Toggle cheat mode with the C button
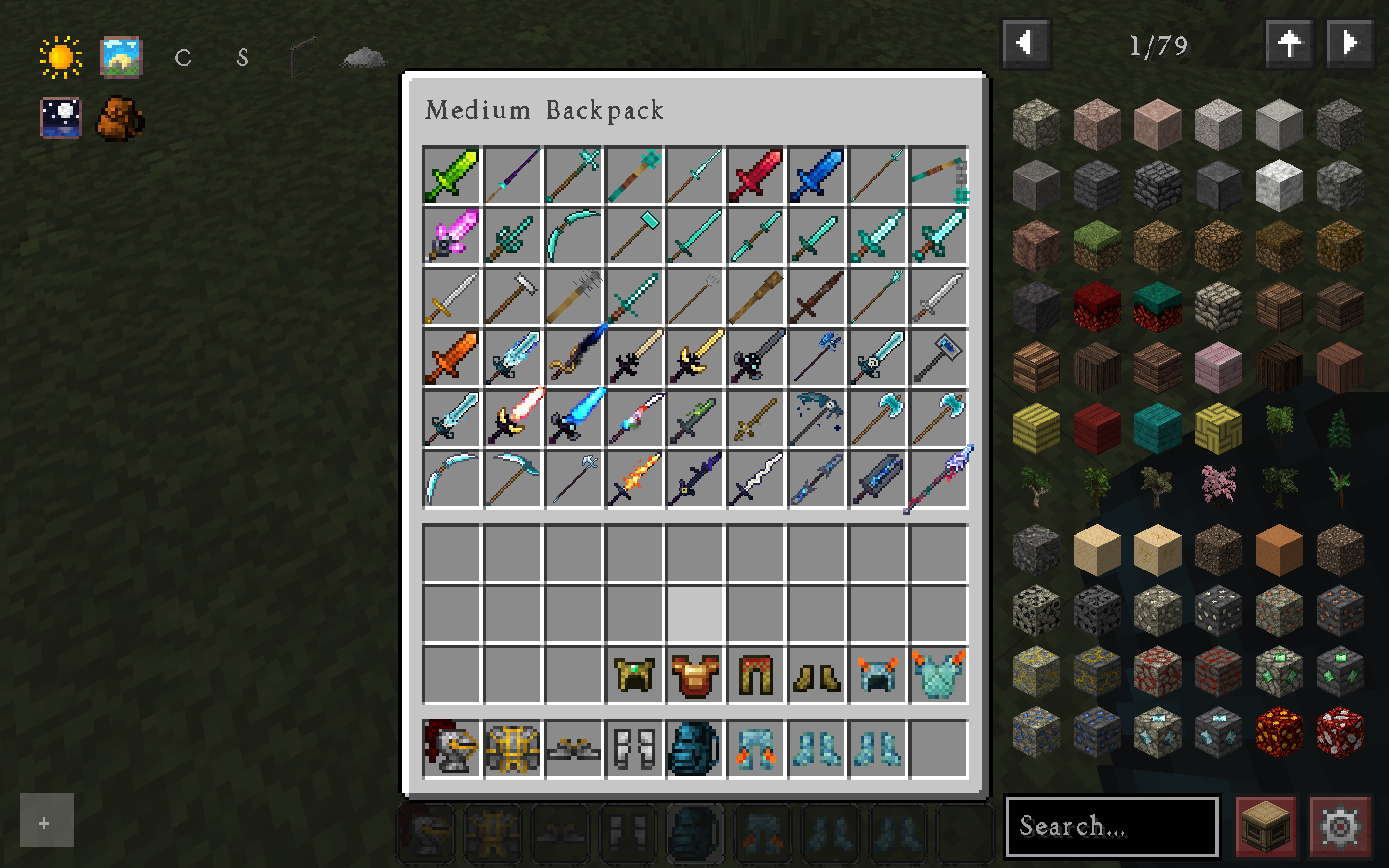The image size is (1389, 868). click(x=182, y=57)
